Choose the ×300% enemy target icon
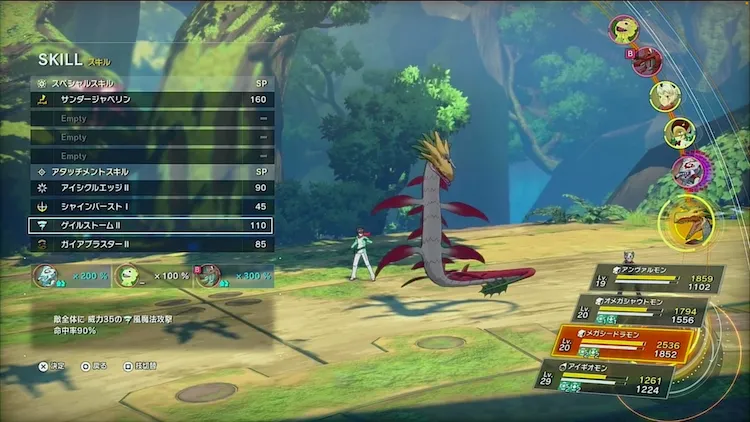The height and width of the screenshot is (422, 750). pos(208,275)
